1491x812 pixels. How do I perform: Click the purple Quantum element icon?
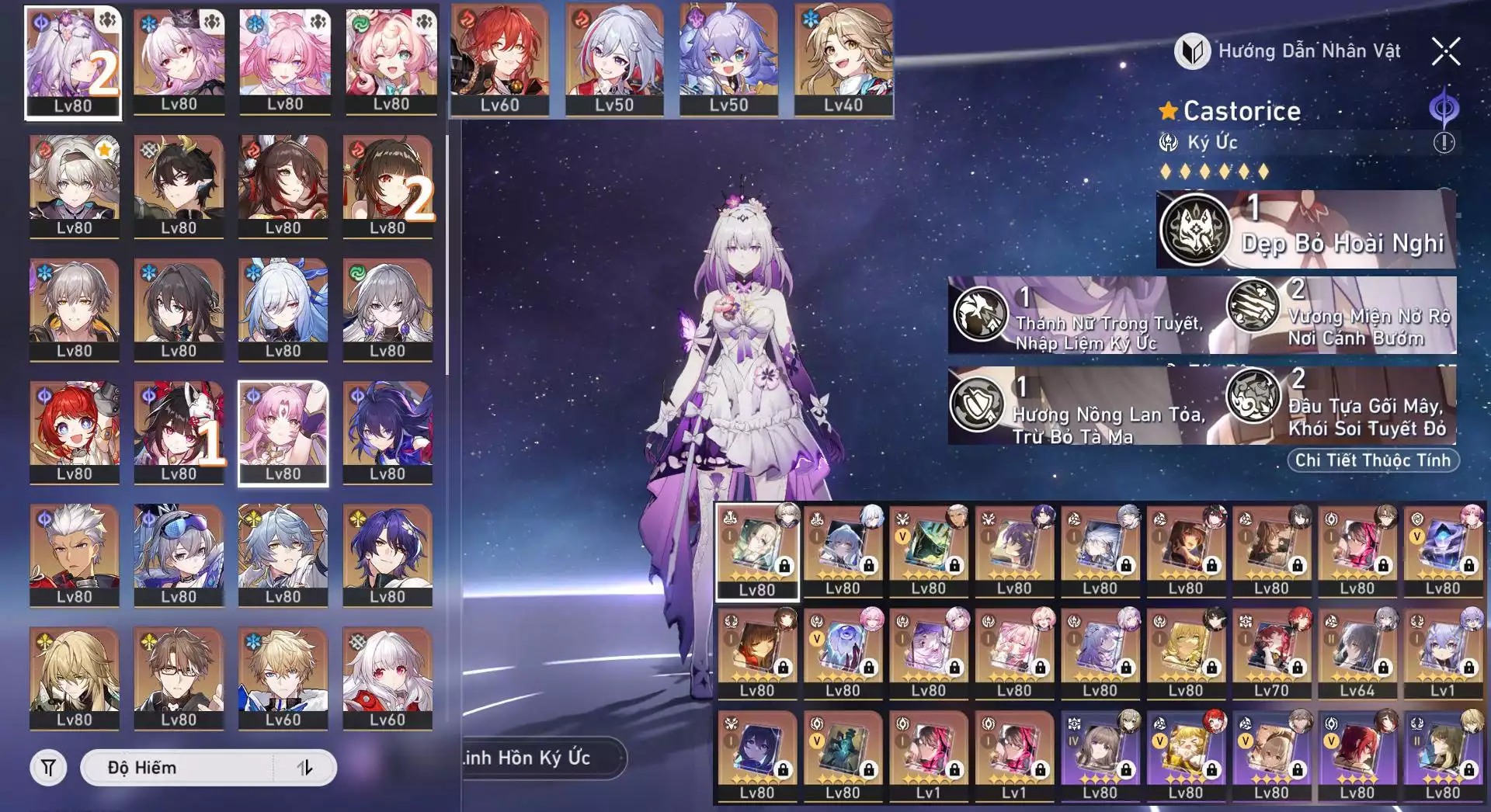(x=1444, y=109)
